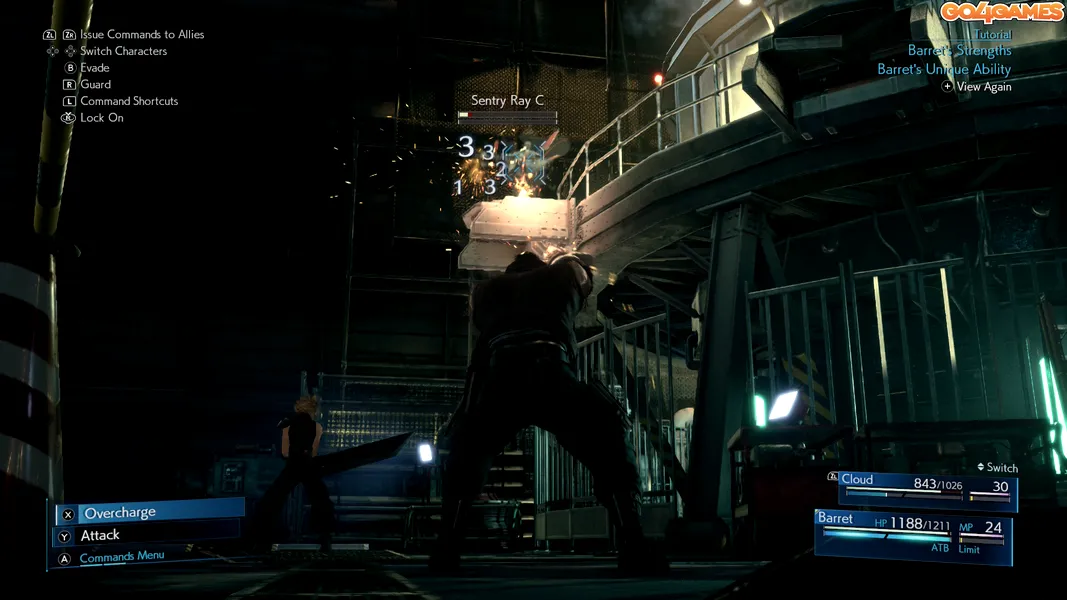Click the GO4GAMES watermark logo
Viewport: 1067px width, 600px height.
tap(1001, 12)
